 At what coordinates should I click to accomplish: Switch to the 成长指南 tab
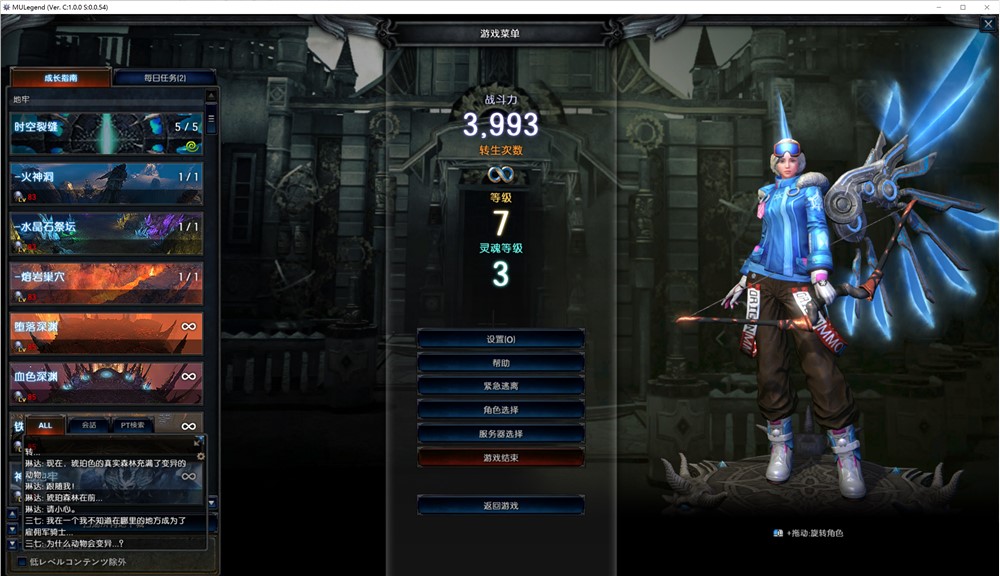tap(60, 78)
